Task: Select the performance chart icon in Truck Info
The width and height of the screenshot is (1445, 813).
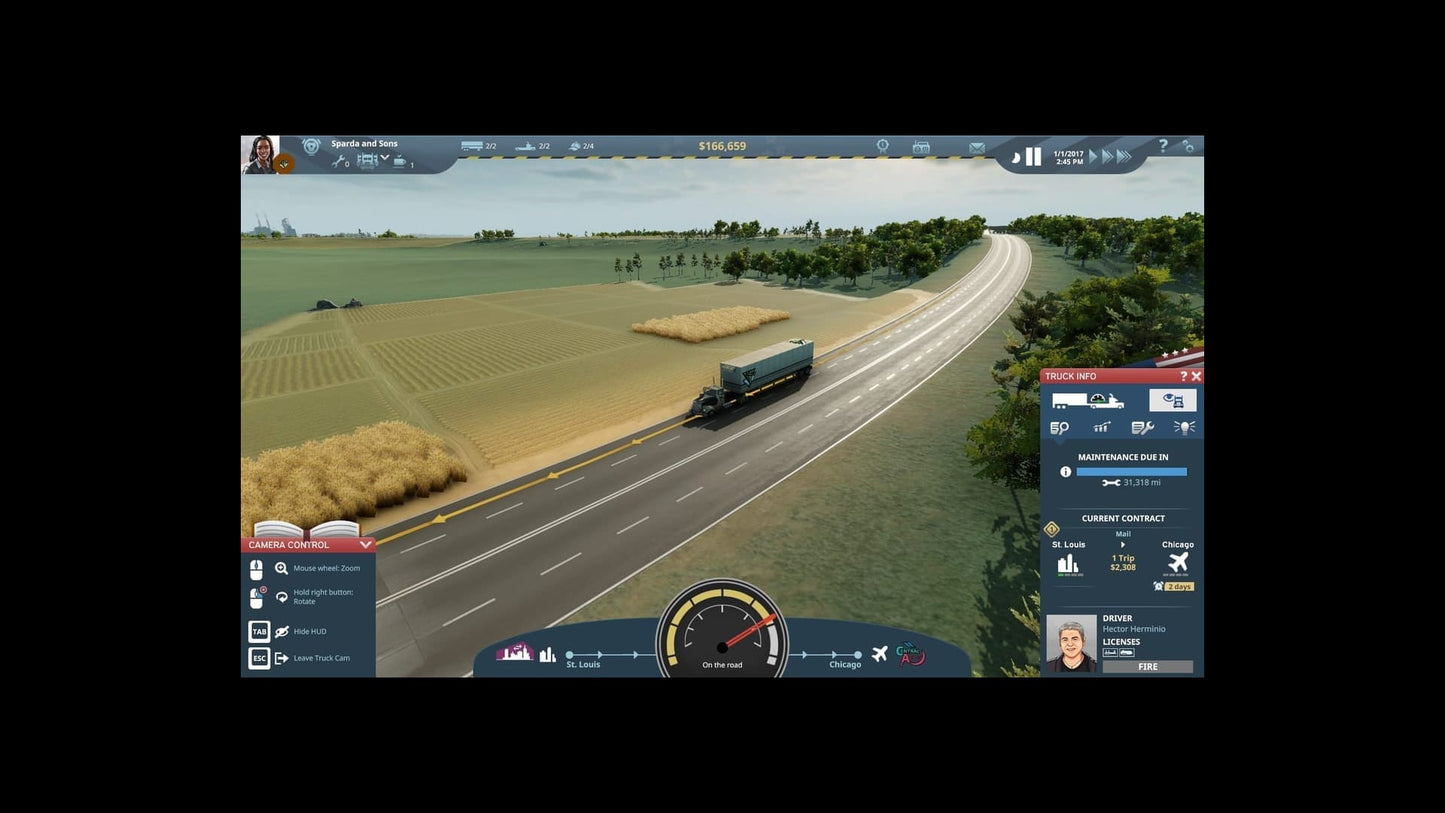Action: [1101, 427]
